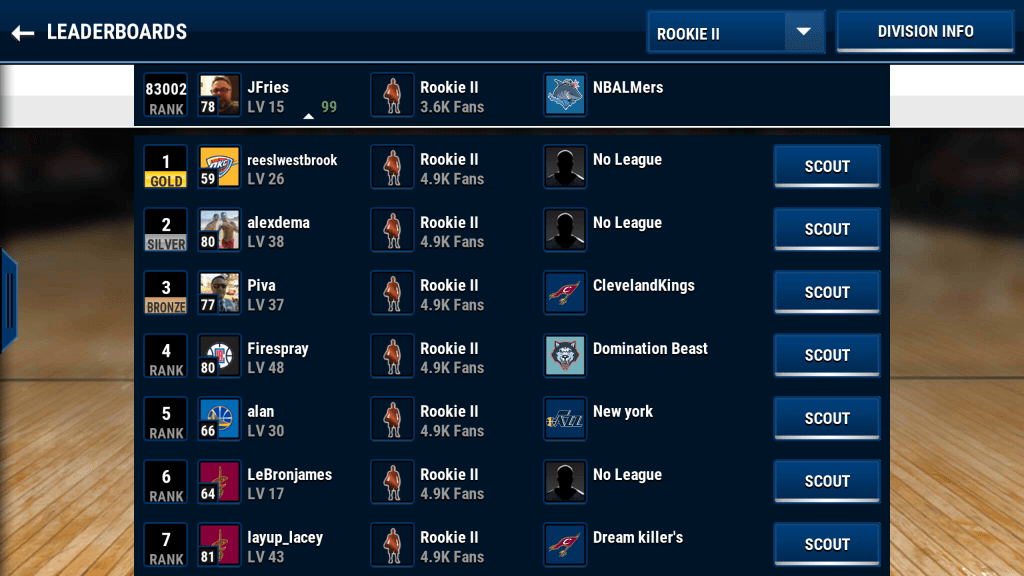Image resolution: width=1024 pixels, height=576 pixels.
Task: Scout player layup_lacey
Action: 827,545
